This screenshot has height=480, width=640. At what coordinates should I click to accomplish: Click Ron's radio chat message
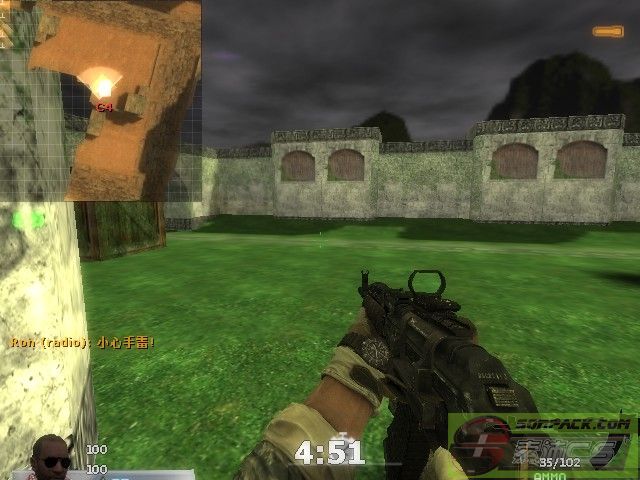click(x=84, y=342)
